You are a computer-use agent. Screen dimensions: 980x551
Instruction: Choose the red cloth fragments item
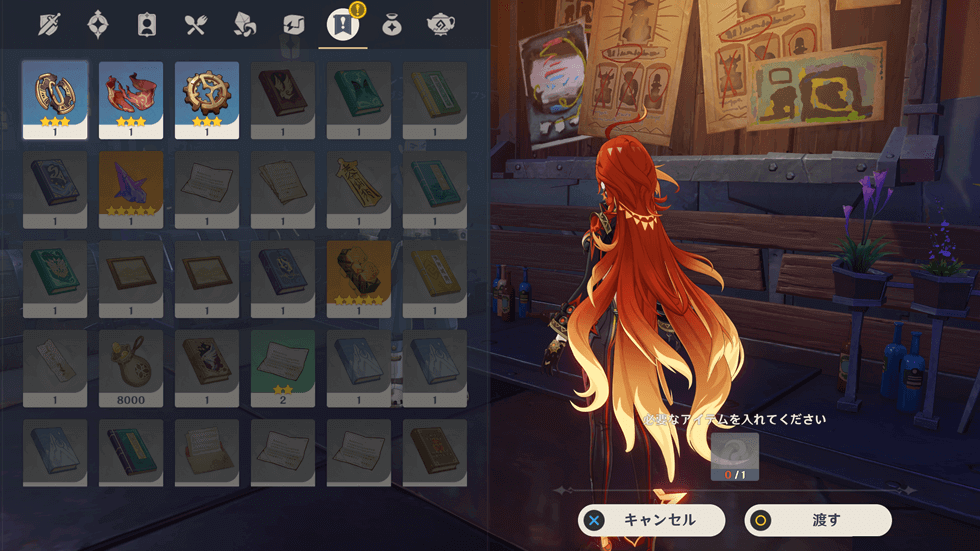click(131, 99)
